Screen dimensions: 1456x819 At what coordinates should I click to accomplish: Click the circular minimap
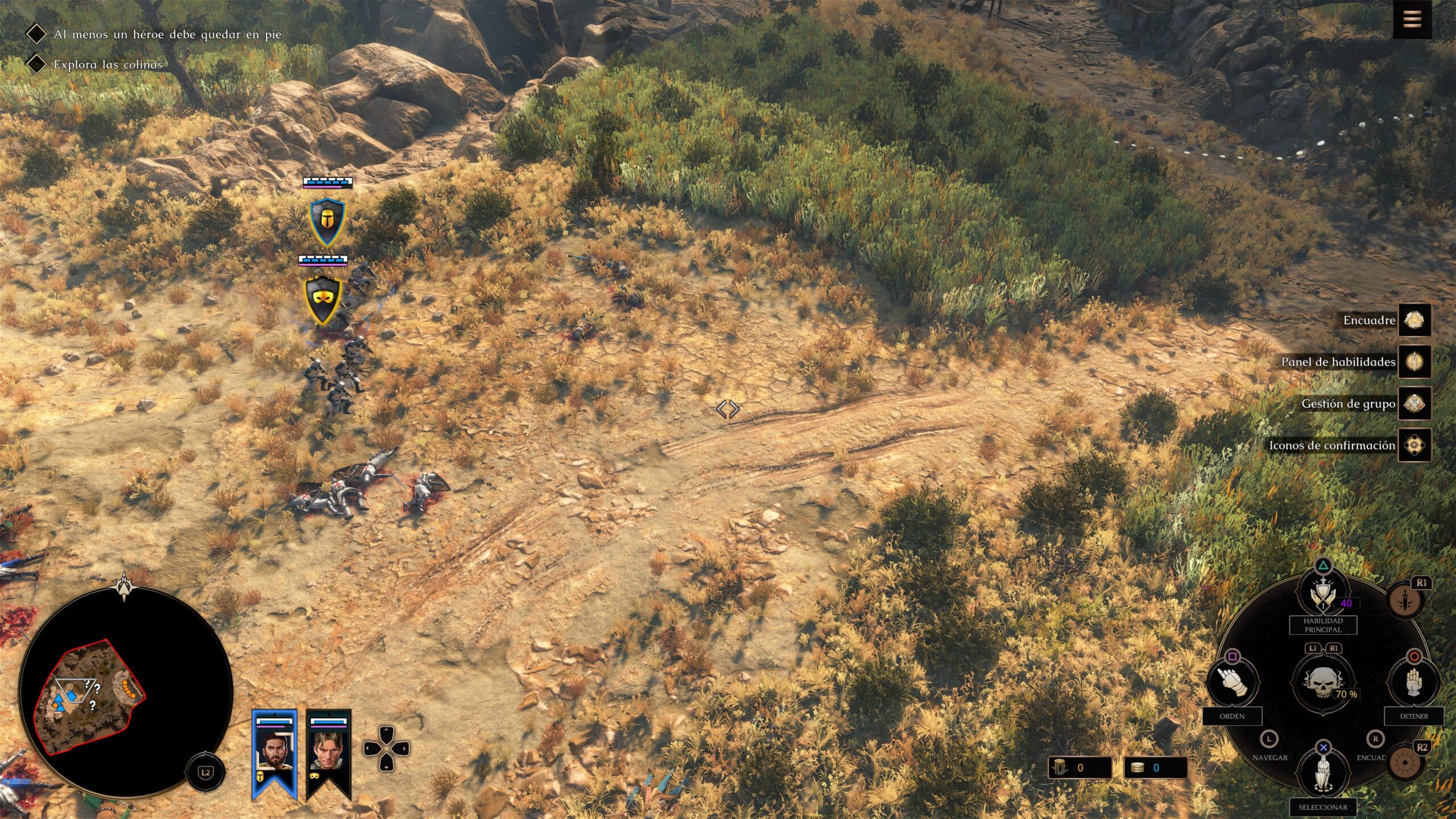[126, 693]
